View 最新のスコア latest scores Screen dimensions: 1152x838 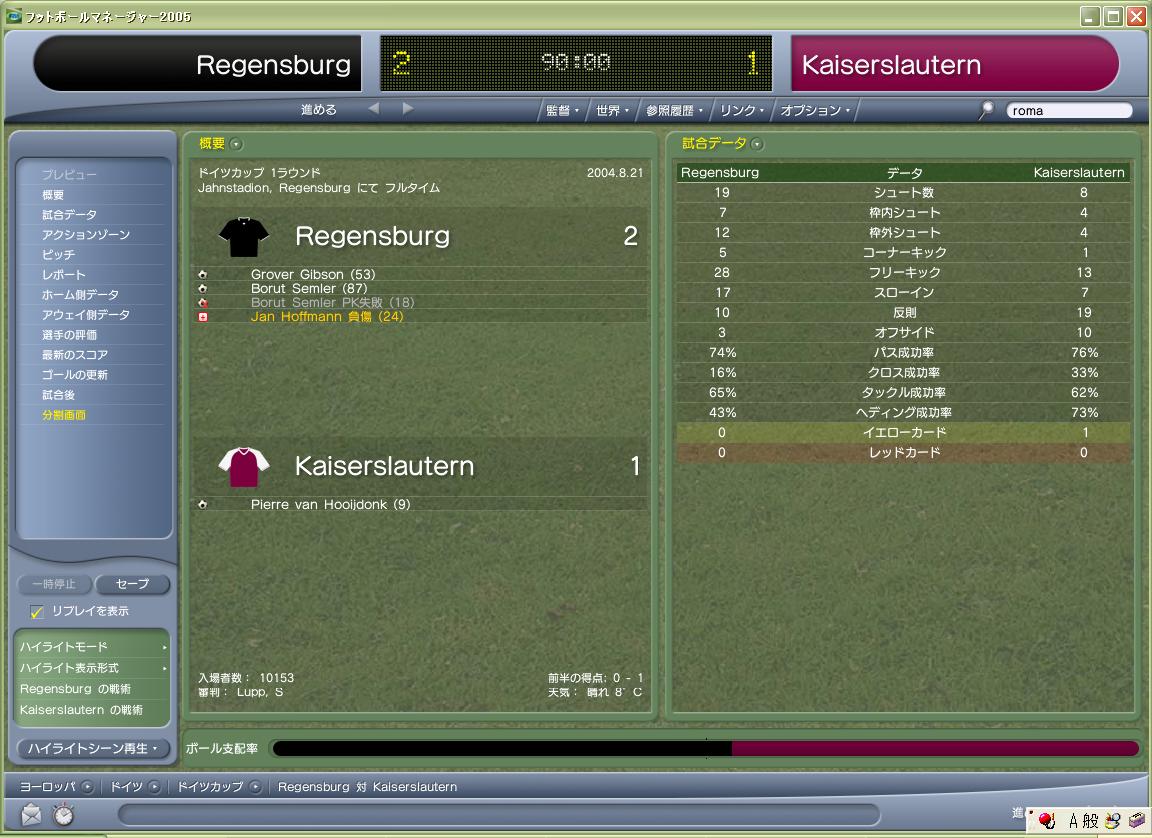tap(74, 355)
